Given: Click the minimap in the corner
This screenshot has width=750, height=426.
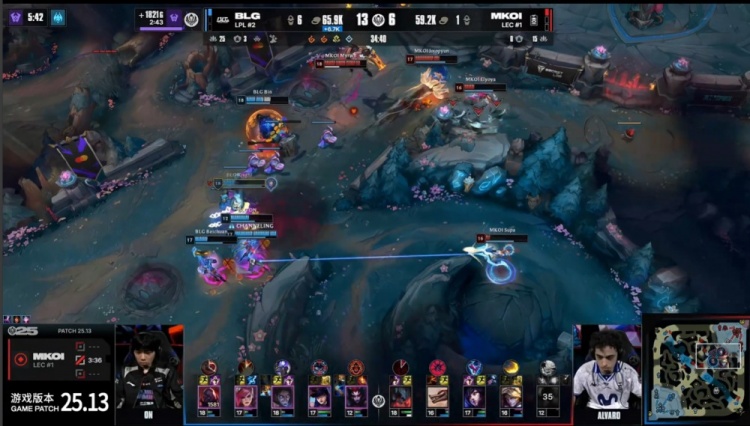Looking at the screenshot, I should (697, 369).
